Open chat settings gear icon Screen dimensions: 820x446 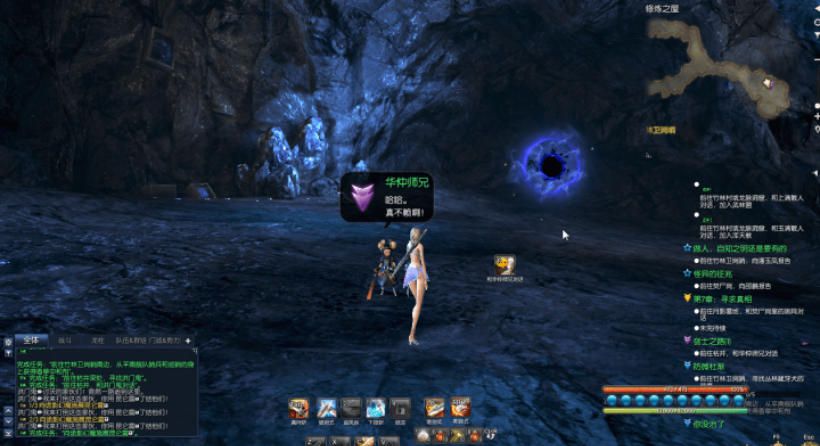[7, 342]
